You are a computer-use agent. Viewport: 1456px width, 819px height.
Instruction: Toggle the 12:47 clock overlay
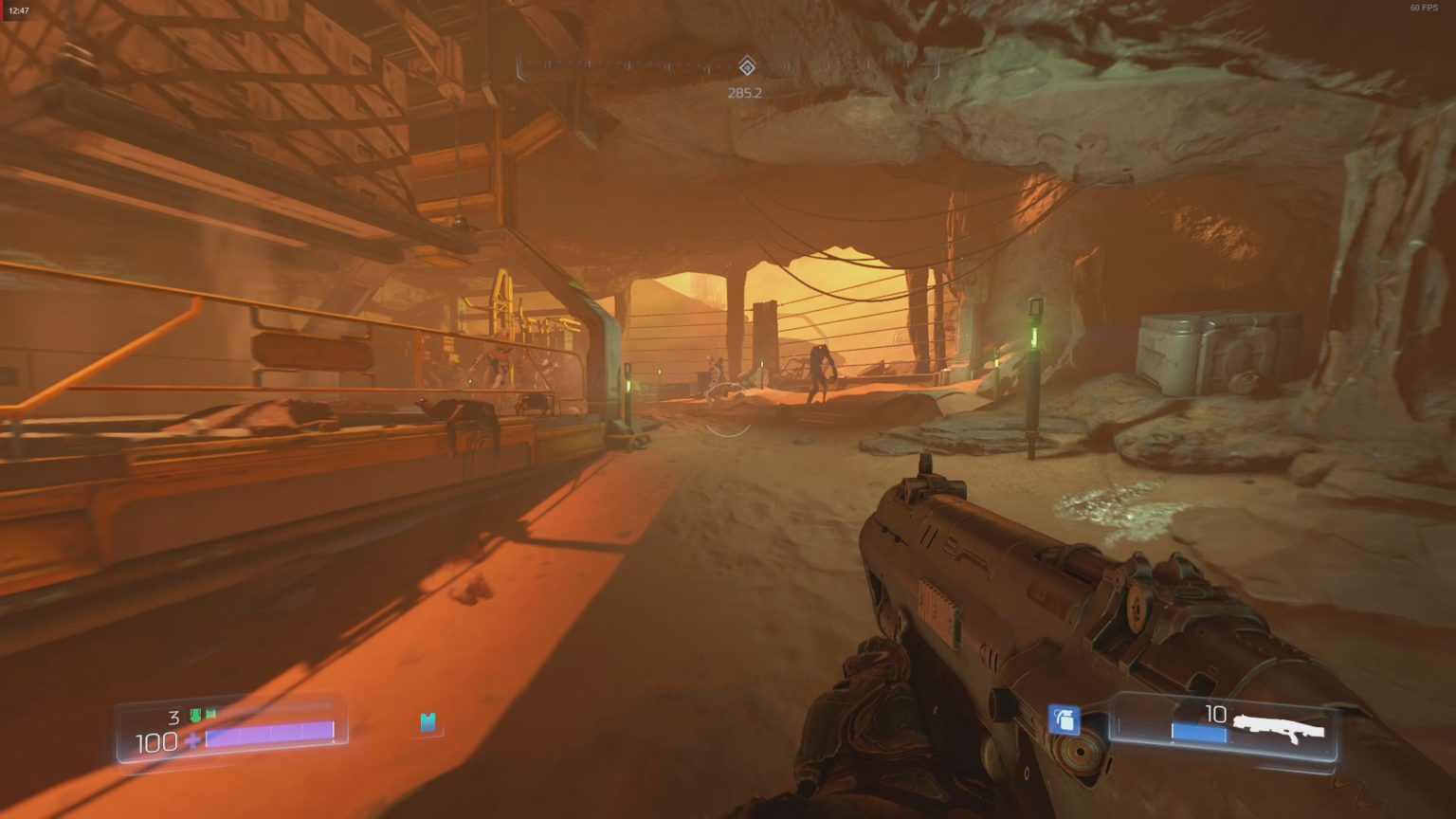pos(21,9)
